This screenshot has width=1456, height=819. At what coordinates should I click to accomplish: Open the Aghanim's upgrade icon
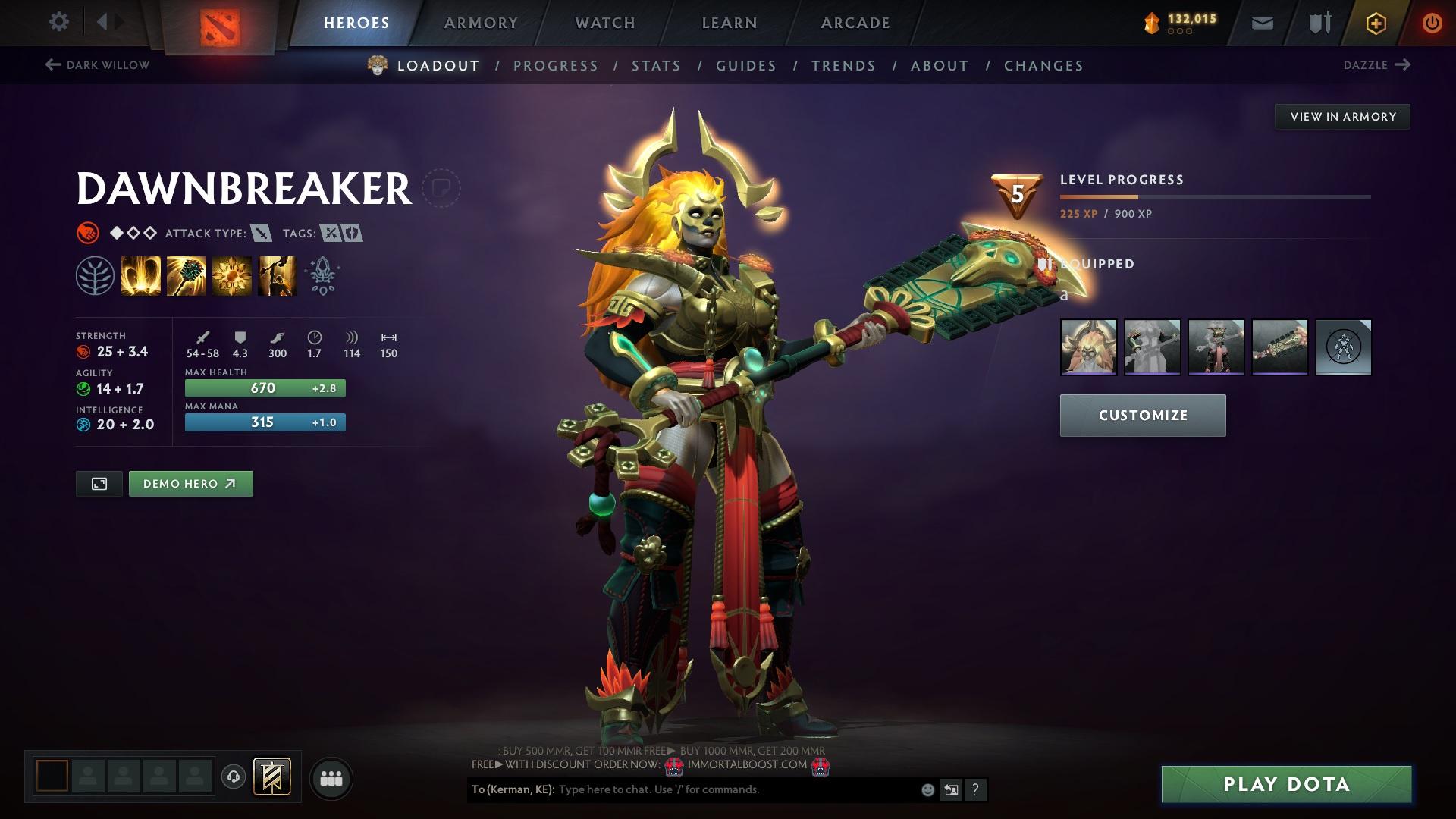click(x=321, y=275)
